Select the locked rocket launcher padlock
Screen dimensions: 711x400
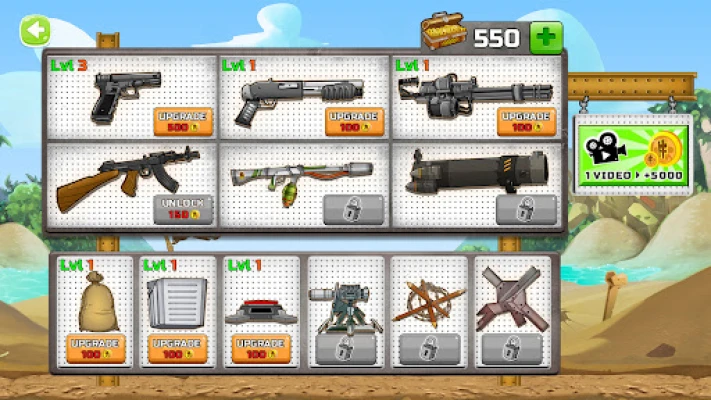point(354,209)
